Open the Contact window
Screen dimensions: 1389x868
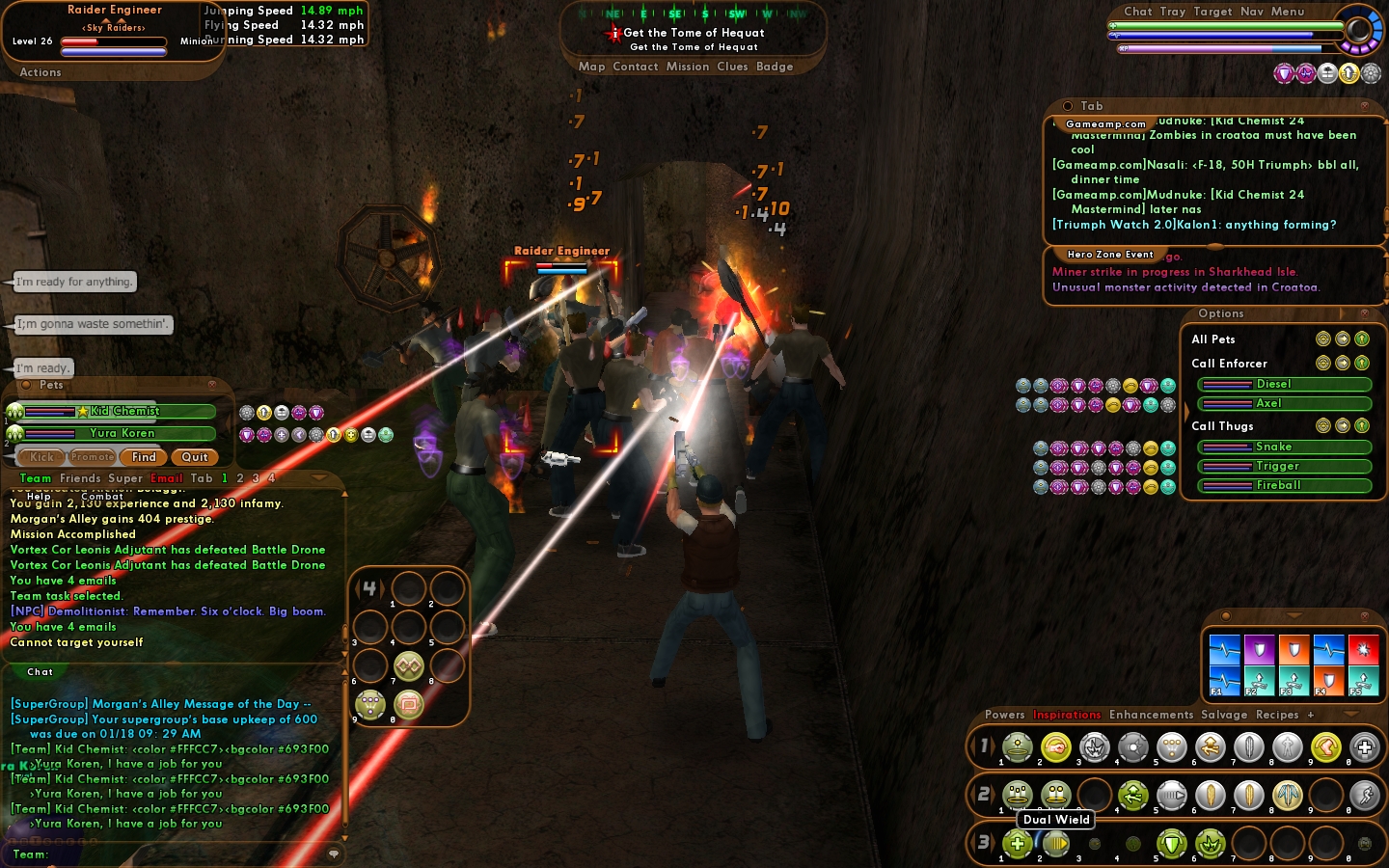[x=635, y=67]
